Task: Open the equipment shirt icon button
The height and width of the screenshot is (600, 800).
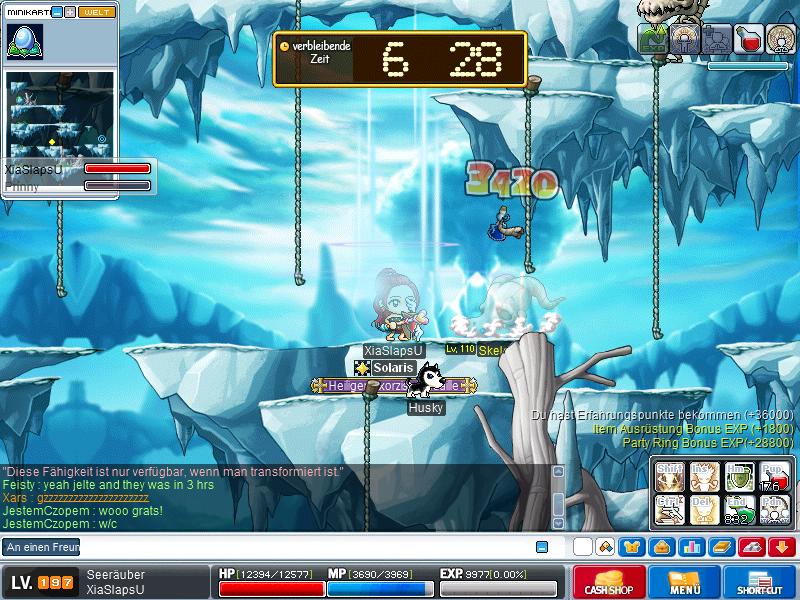Action: tap(631, 547)
